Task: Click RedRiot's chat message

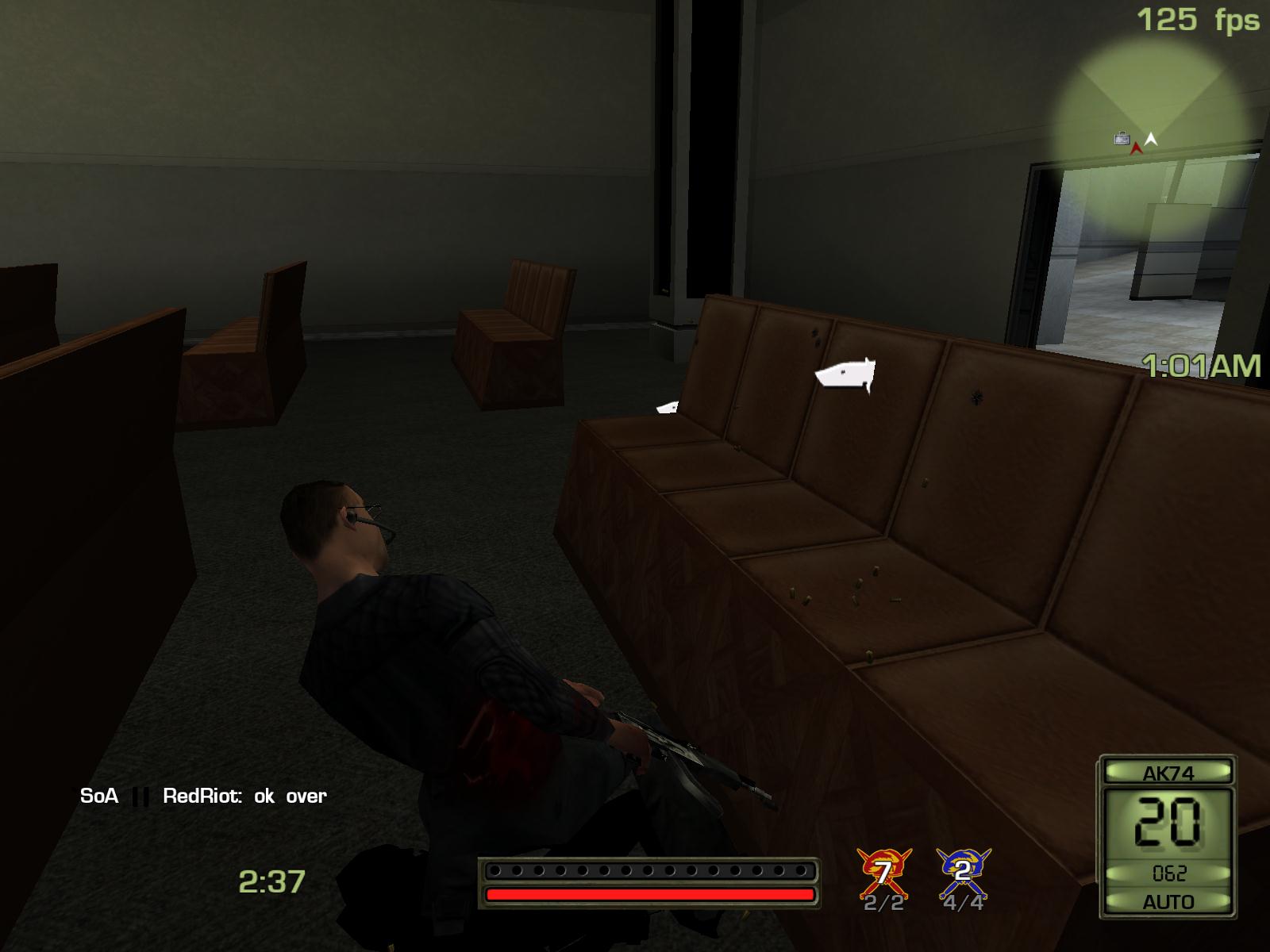Action: (x=244, y=796)
